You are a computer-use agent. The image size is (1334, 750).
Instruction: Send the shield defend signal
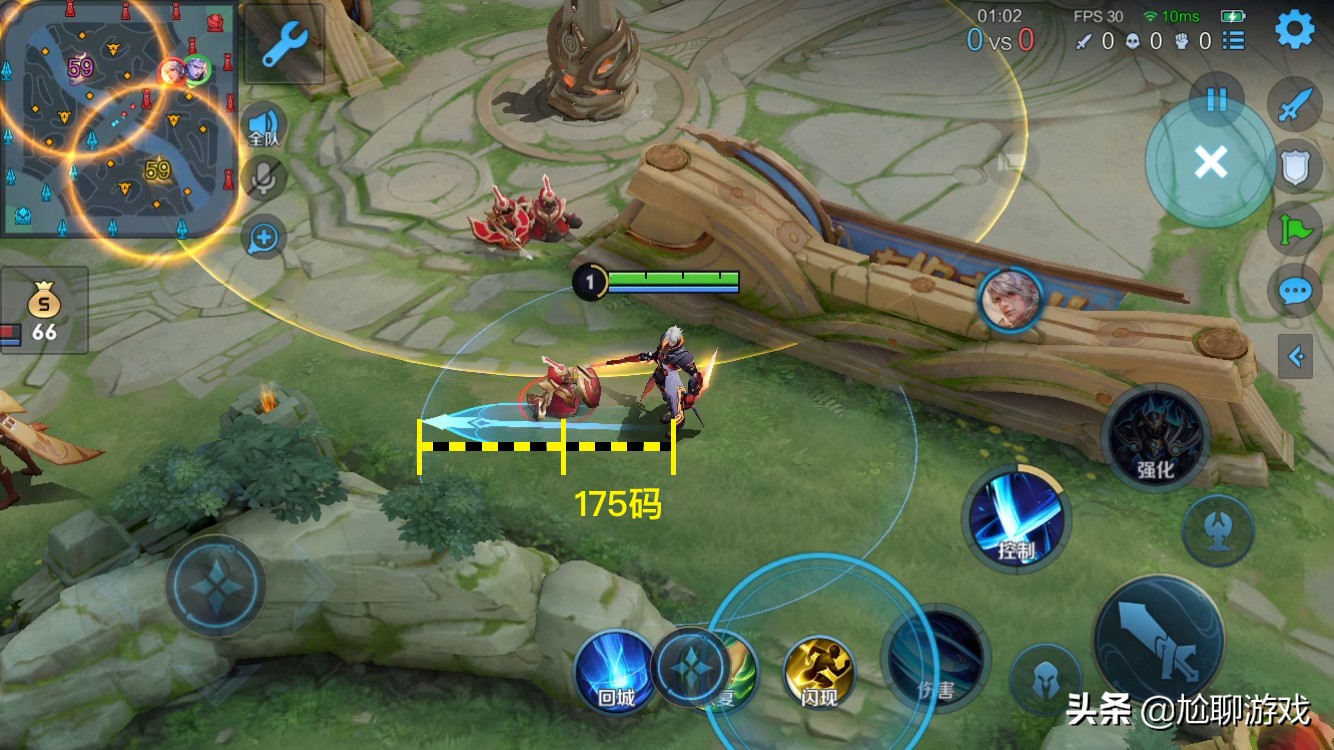[1295, 167]
